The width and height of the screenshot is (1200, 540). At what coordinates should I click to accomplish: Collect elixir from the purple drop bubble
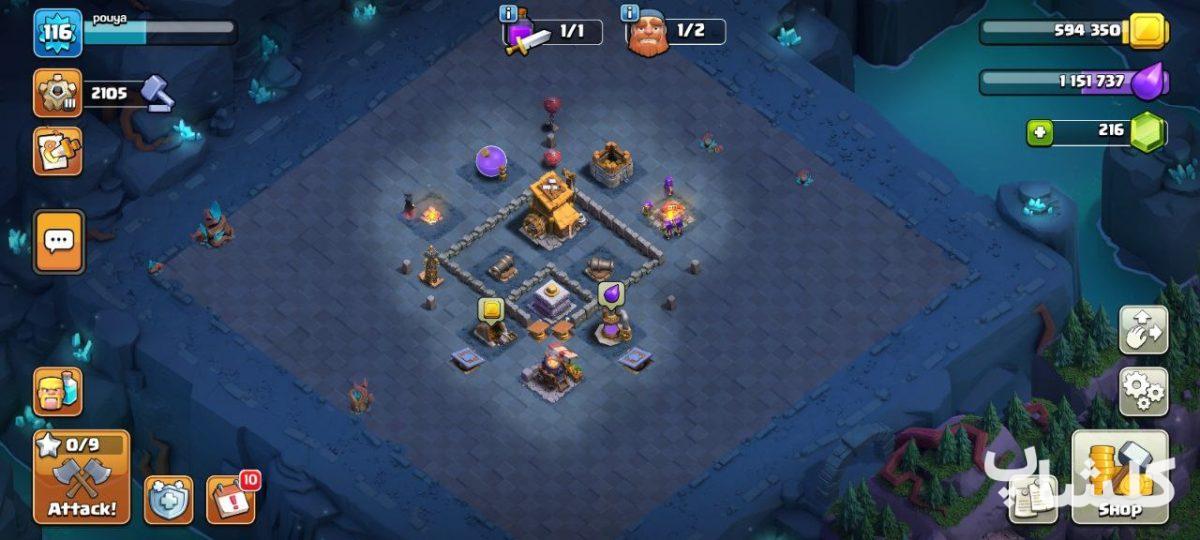pos(611,294)
